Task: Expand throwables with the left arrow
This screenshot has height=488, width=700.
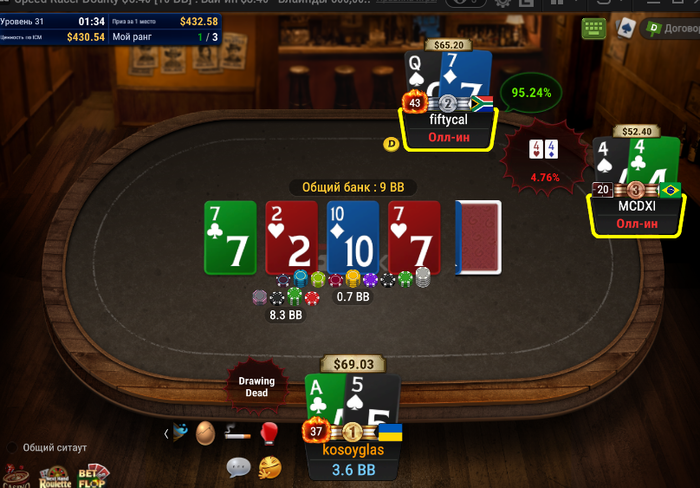Action: [x=166, y=433]
